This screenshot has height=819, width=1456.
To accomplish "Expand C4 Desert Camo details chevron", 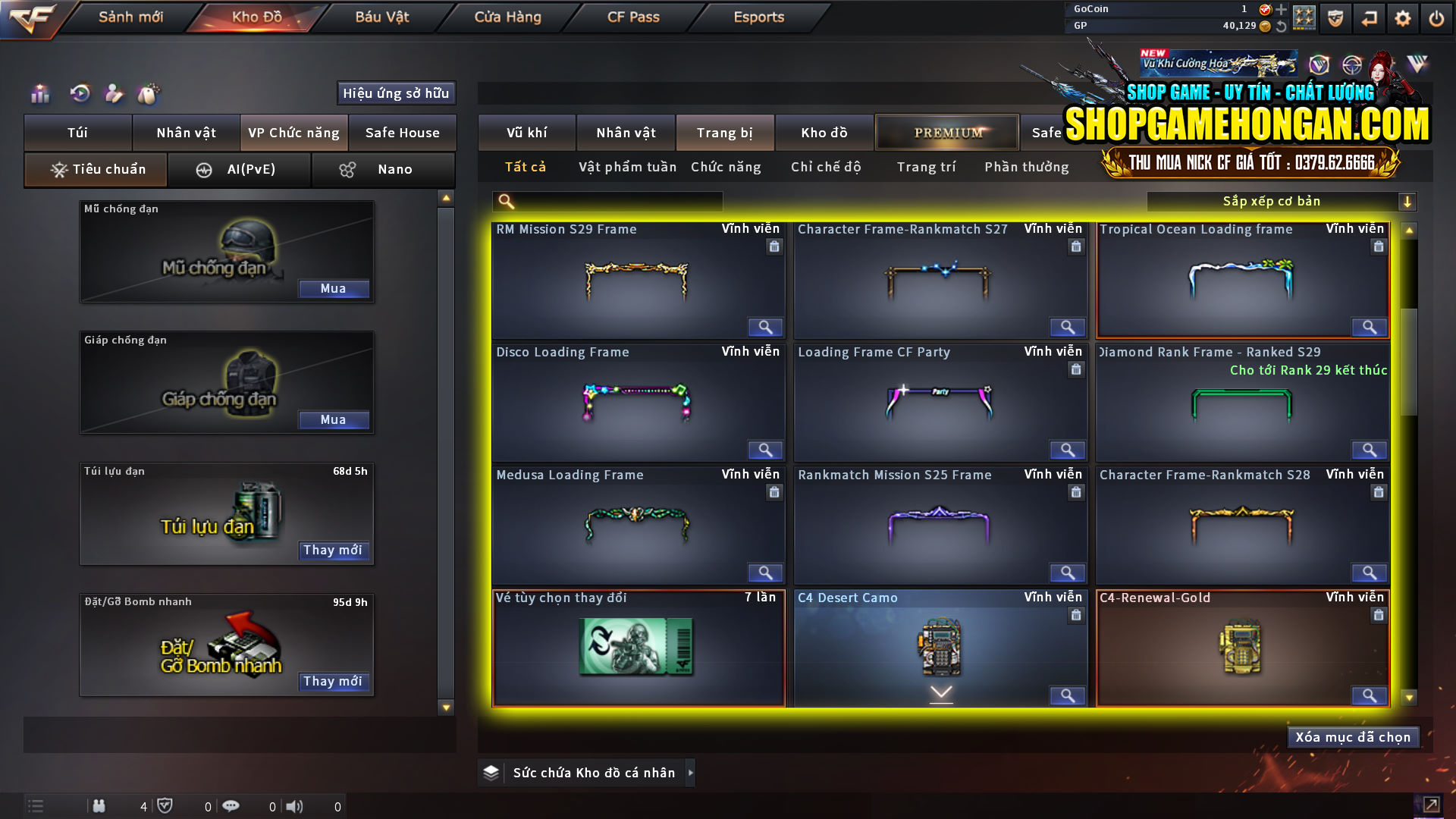I will click(940, 692).
